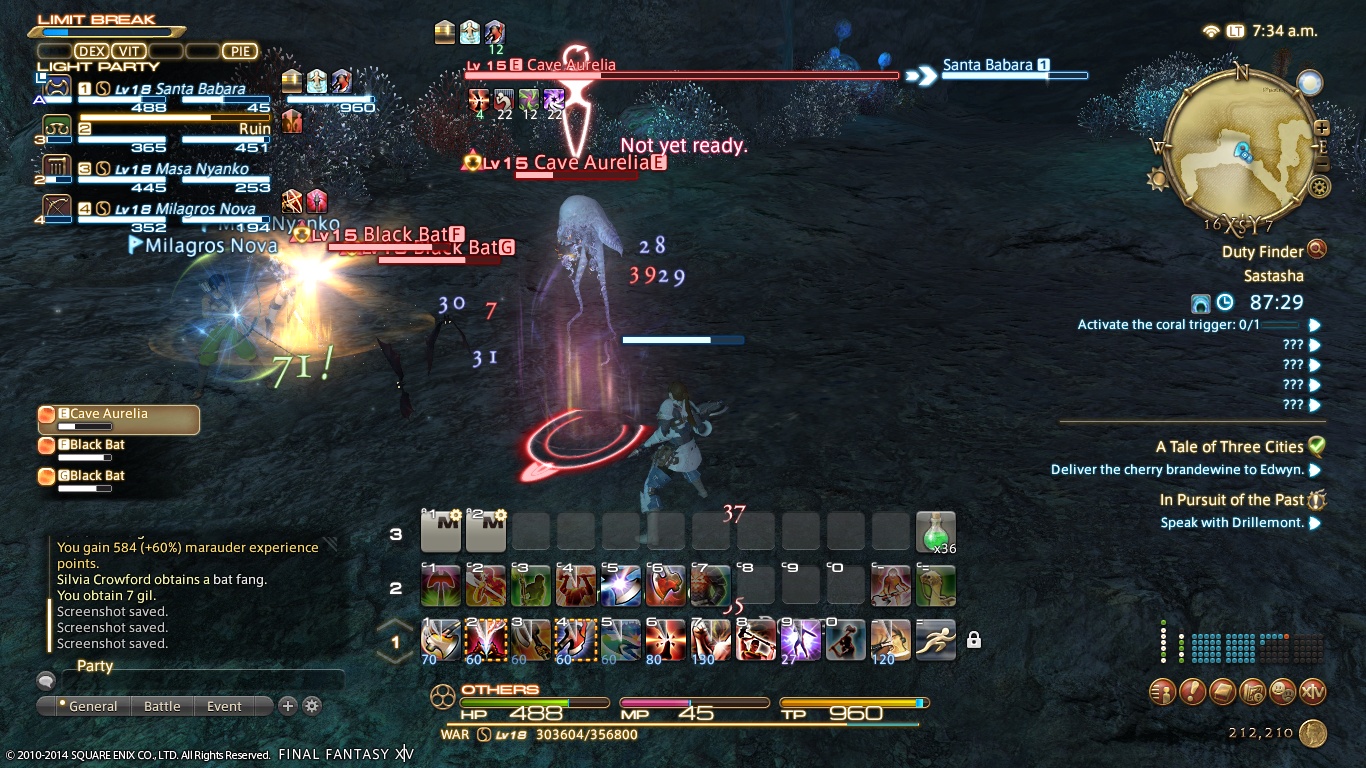This screenshot has width=1366, height=768.
Task: Switch to the Battle chat tab
Action: click(161, 706)
